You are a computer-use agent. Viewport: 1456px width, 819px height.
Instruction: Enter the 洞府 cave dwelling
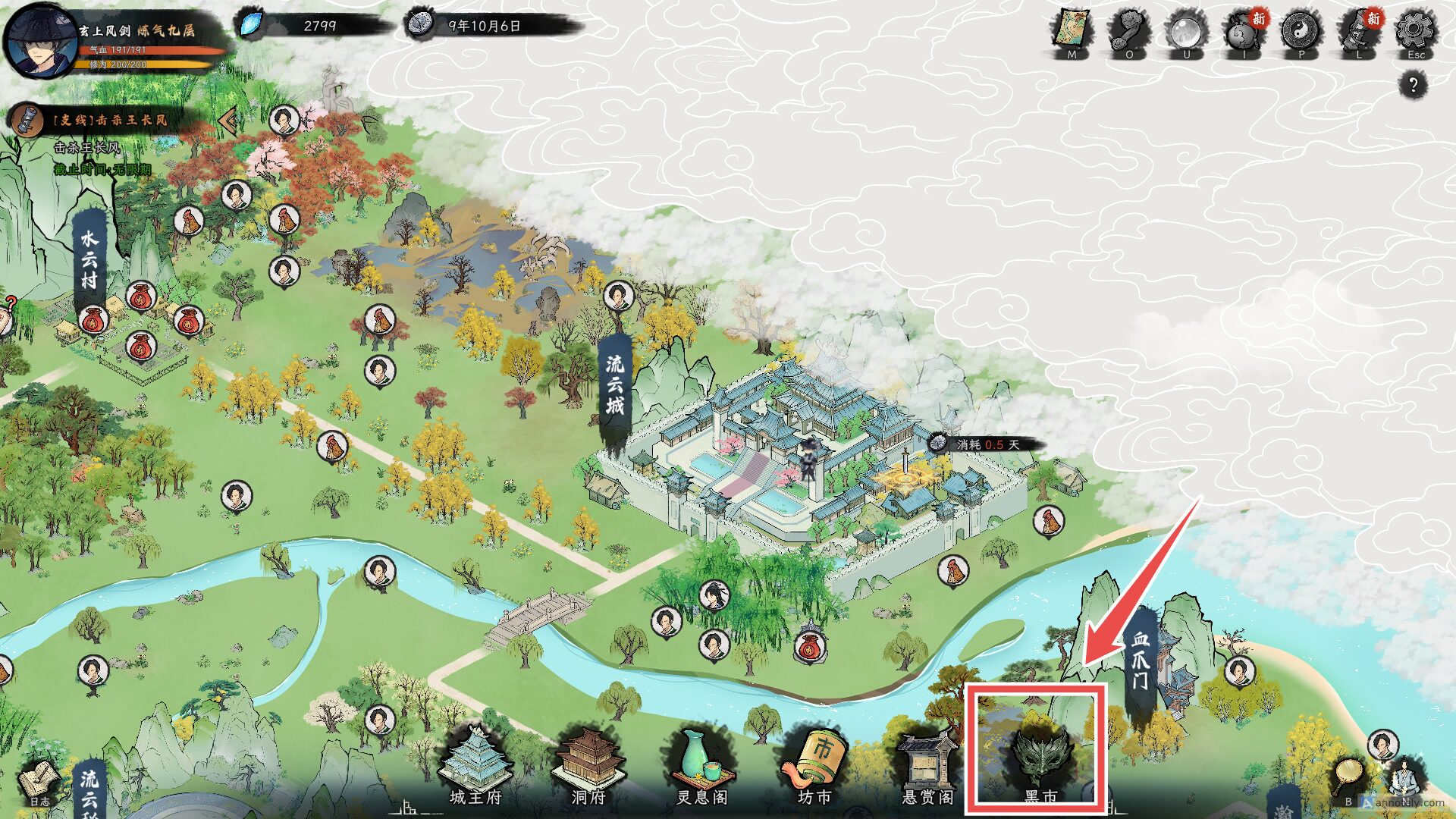[x=588, y=764]
